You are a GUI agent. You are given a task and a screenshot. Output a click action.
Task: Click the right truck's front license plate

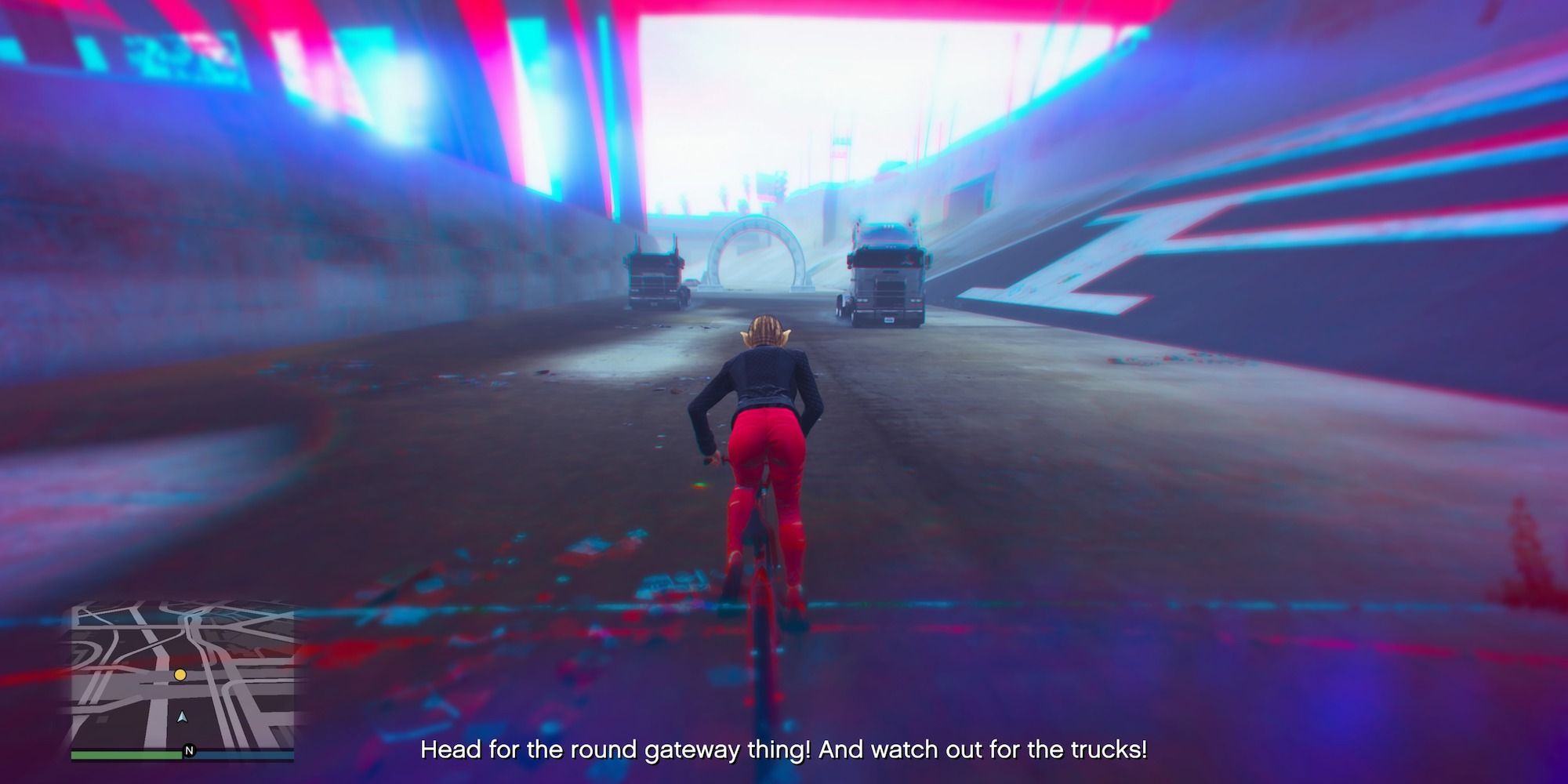889,320
